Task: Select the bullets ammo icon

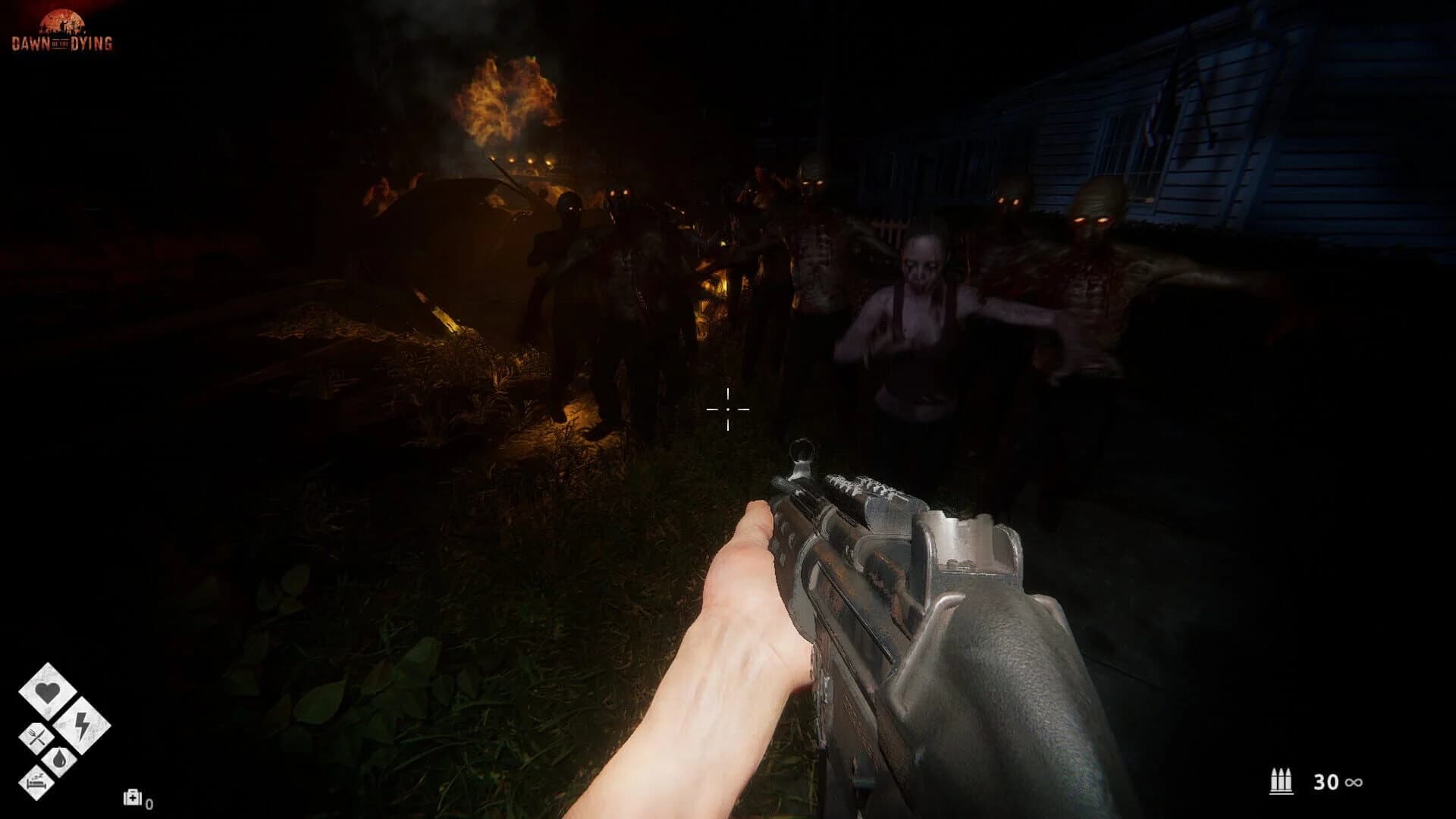Action: coord(1282,780)
